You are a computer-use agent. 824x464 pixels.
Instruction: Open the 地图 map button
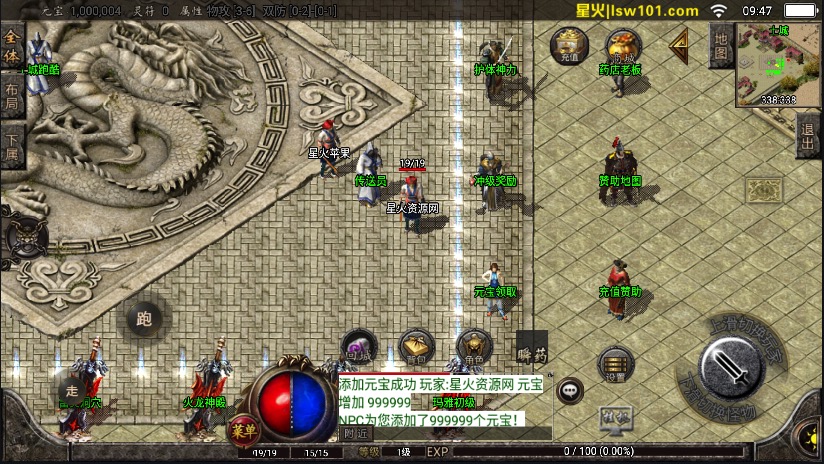tap(719, 47)
